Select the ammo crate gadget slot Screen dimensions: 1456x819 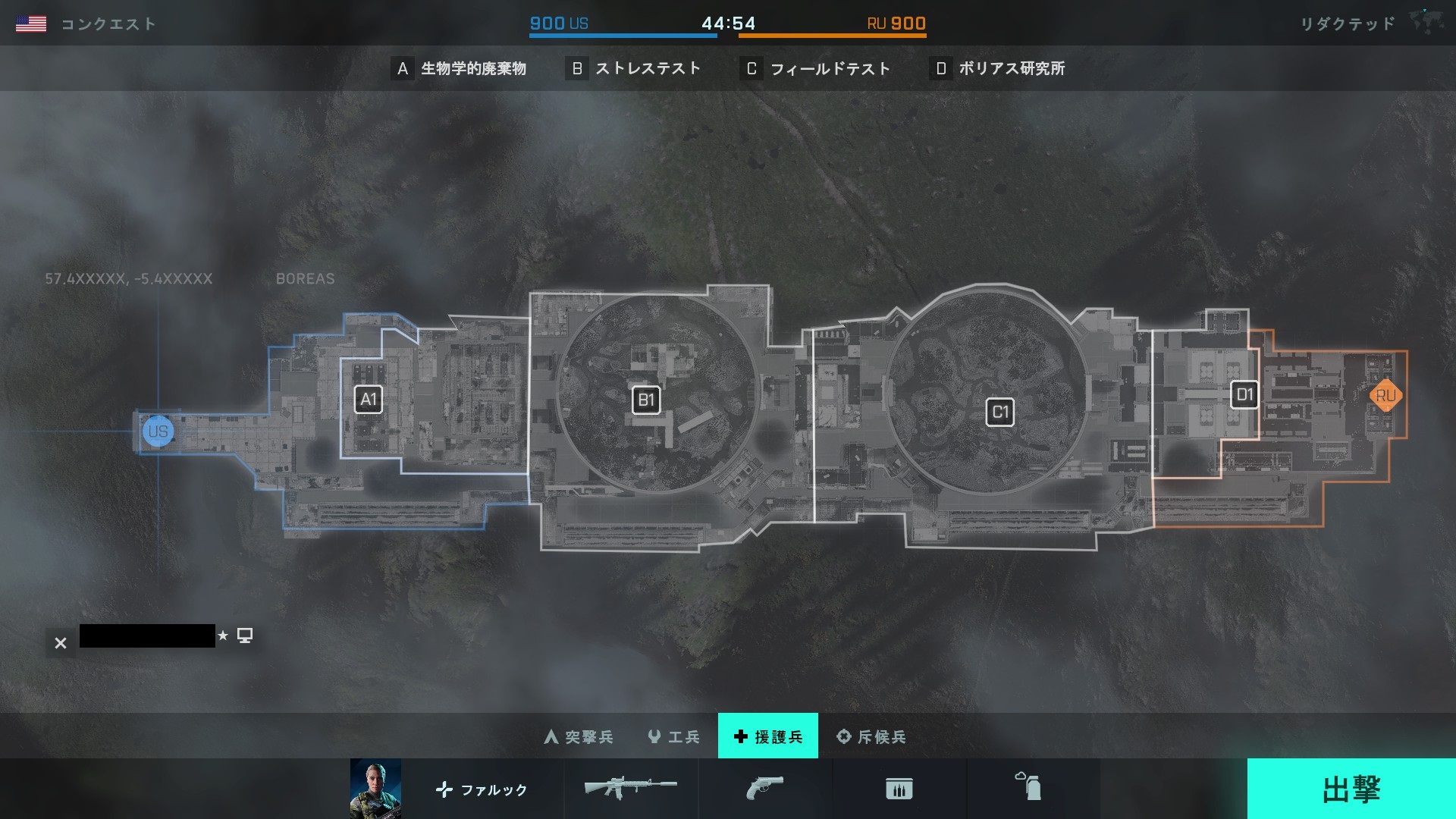tap(899, 789)
